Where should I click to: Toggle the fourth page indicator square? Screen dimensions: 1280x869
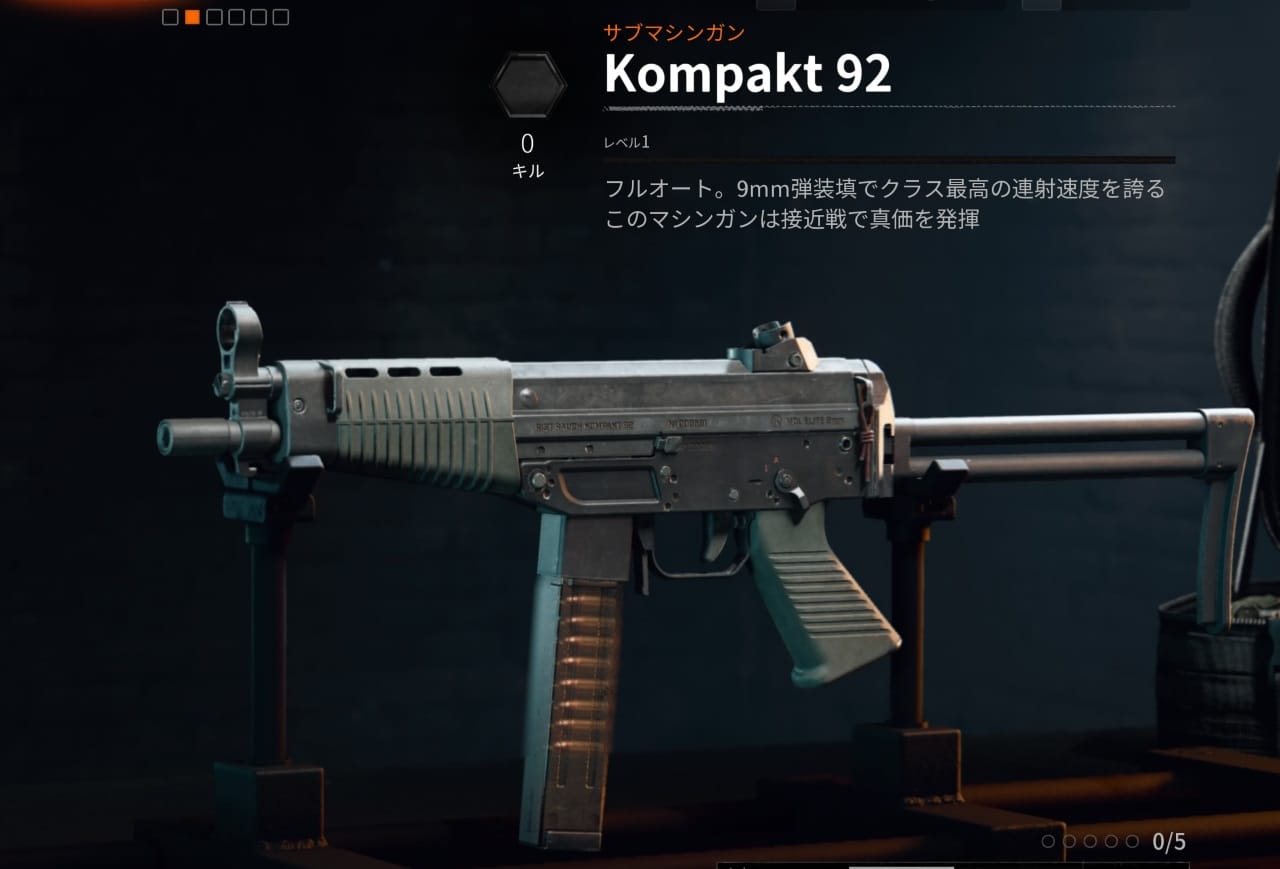(237, 17)
